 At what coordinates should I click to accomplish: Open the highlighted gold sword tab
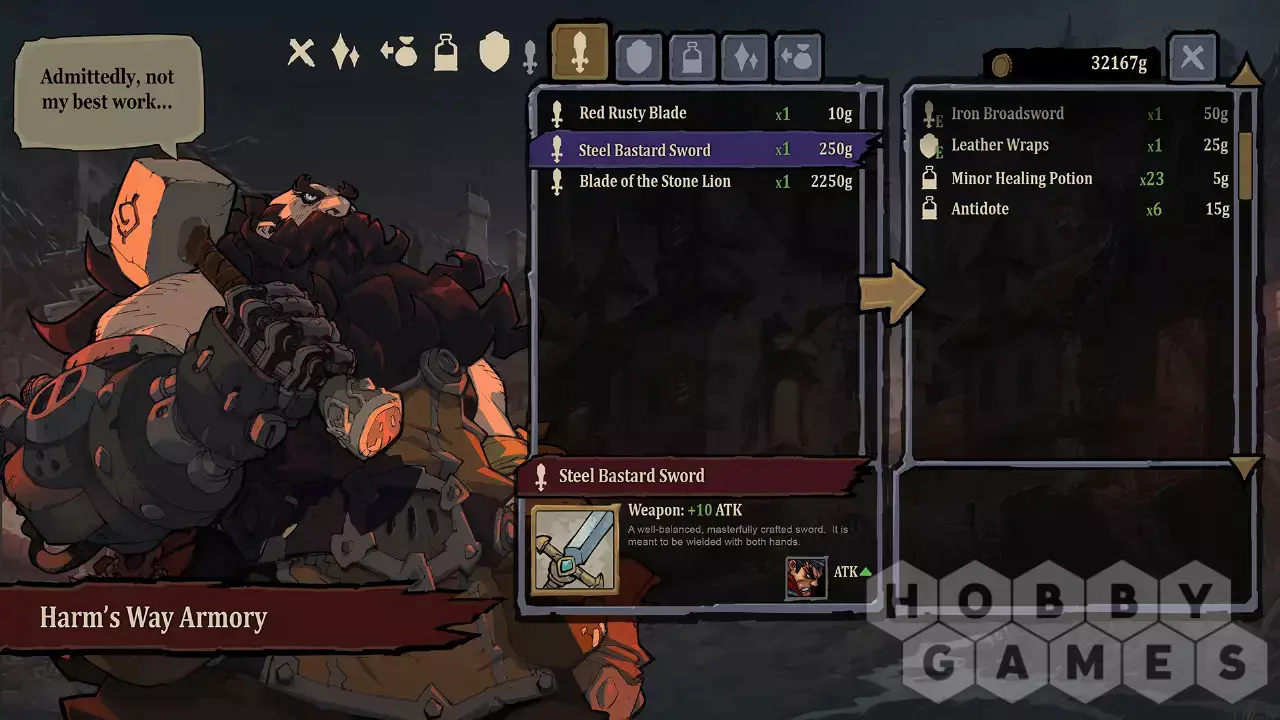[x=579, y=52]
